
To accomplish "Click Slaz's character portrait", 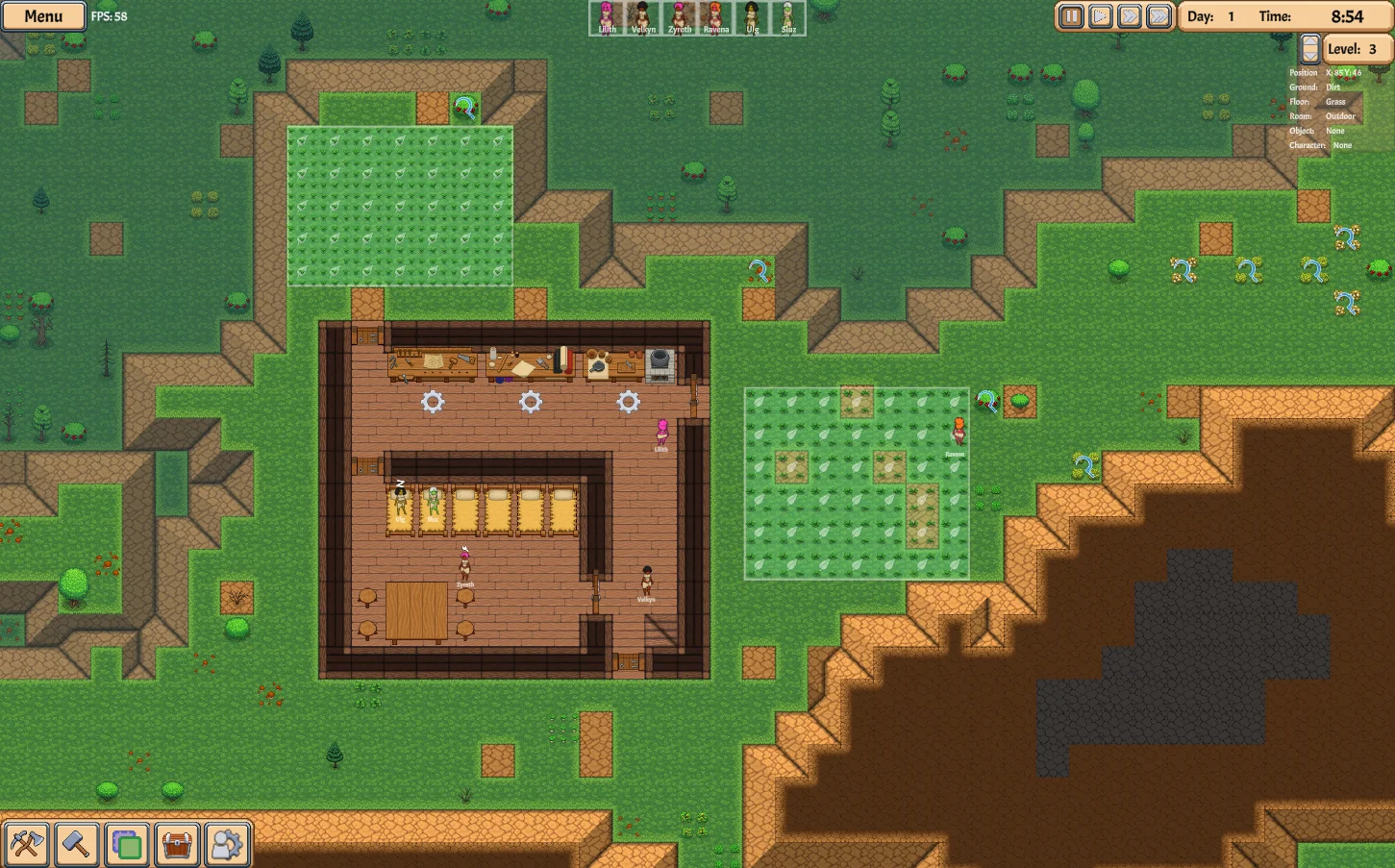I will coord(788,17).
